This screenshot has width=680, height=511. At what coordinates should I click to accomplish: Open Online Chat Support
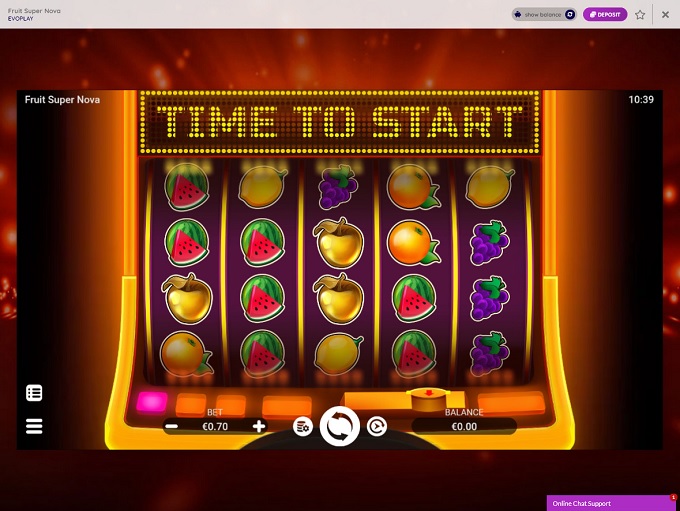pyautogui.click(x=612, y=503)
